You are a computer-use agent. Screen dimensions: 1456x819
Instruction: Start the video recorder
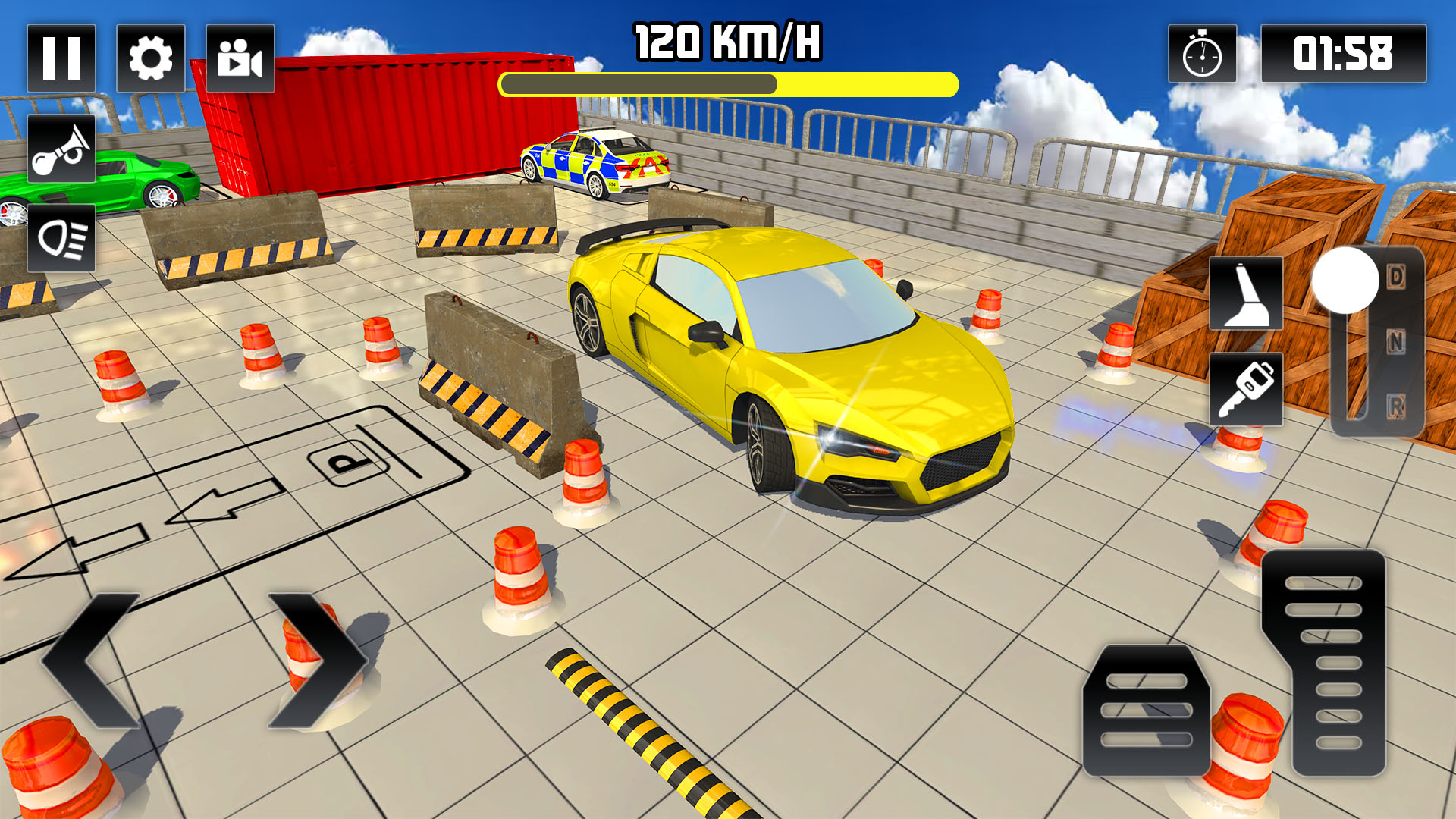tap(239, 57)
